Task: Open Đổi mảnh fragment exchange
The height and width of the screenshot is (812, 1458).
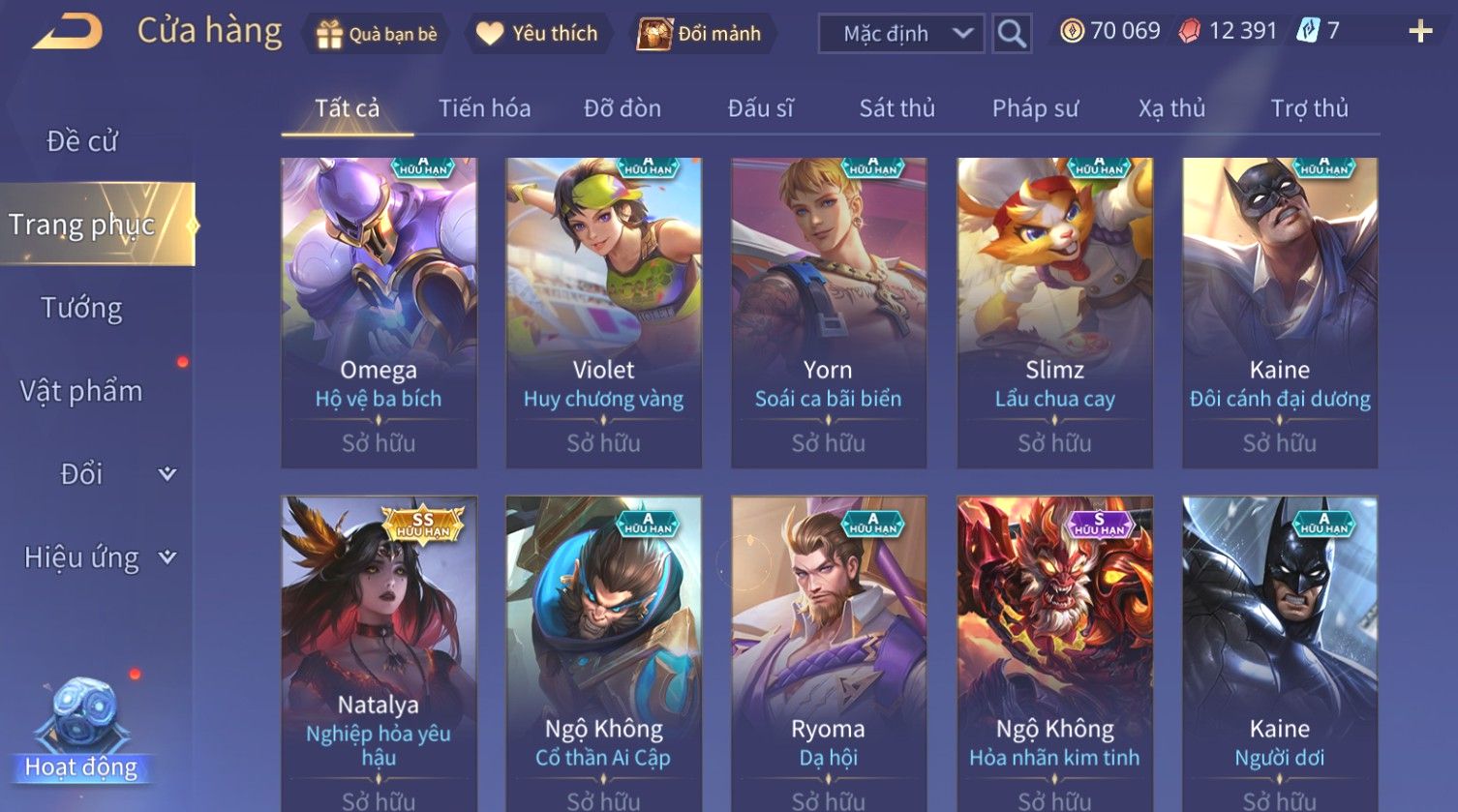Action: coord(700,34)
